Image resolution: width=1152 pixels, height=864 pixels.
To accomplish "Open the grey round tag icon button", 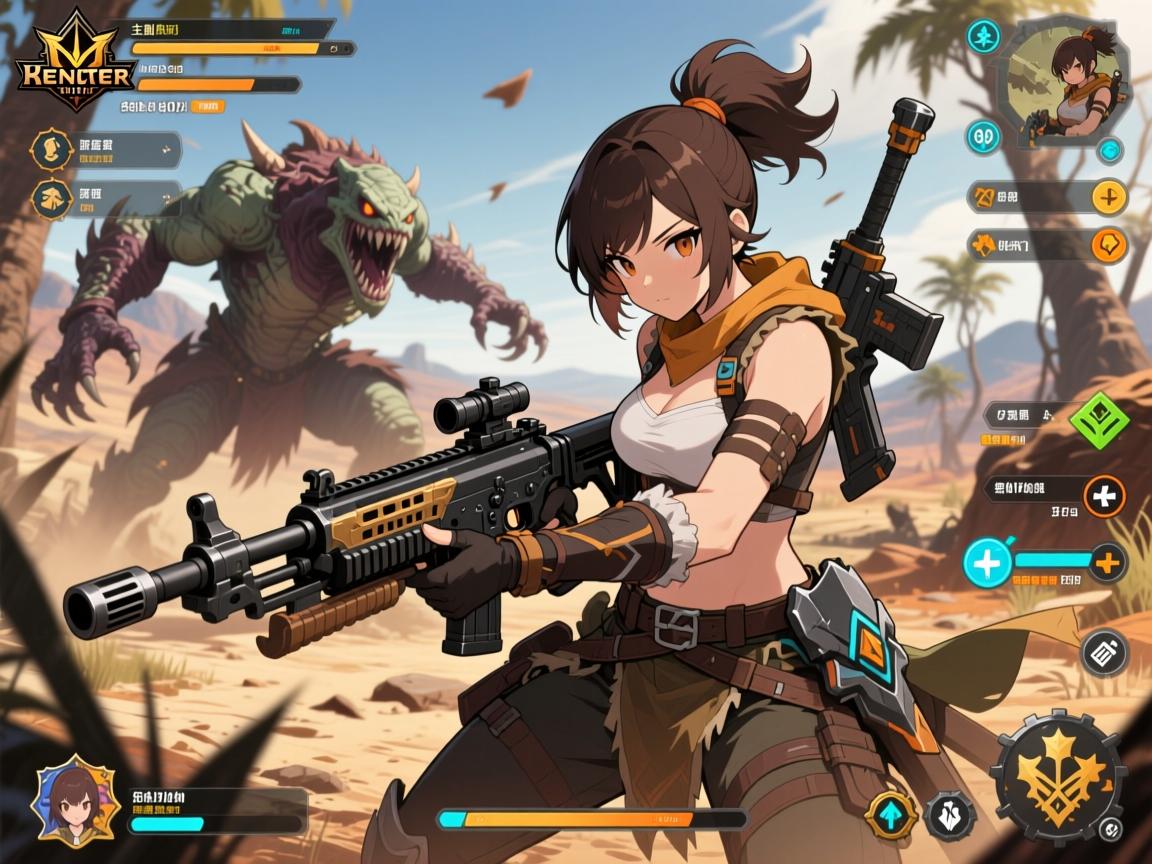I will (1104, 653).
